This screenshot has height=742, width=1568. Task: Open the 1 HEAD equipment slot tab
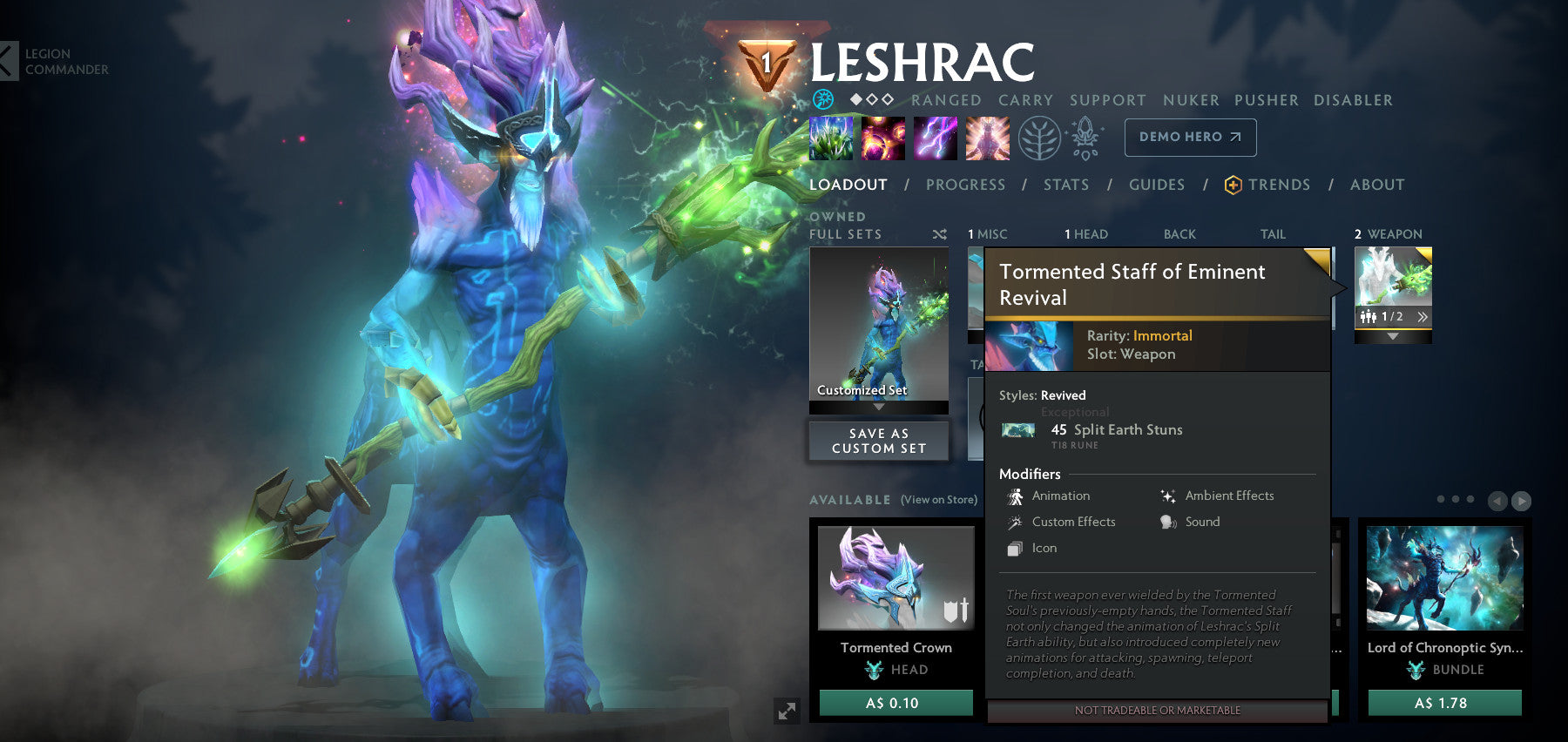[1085, 233]
